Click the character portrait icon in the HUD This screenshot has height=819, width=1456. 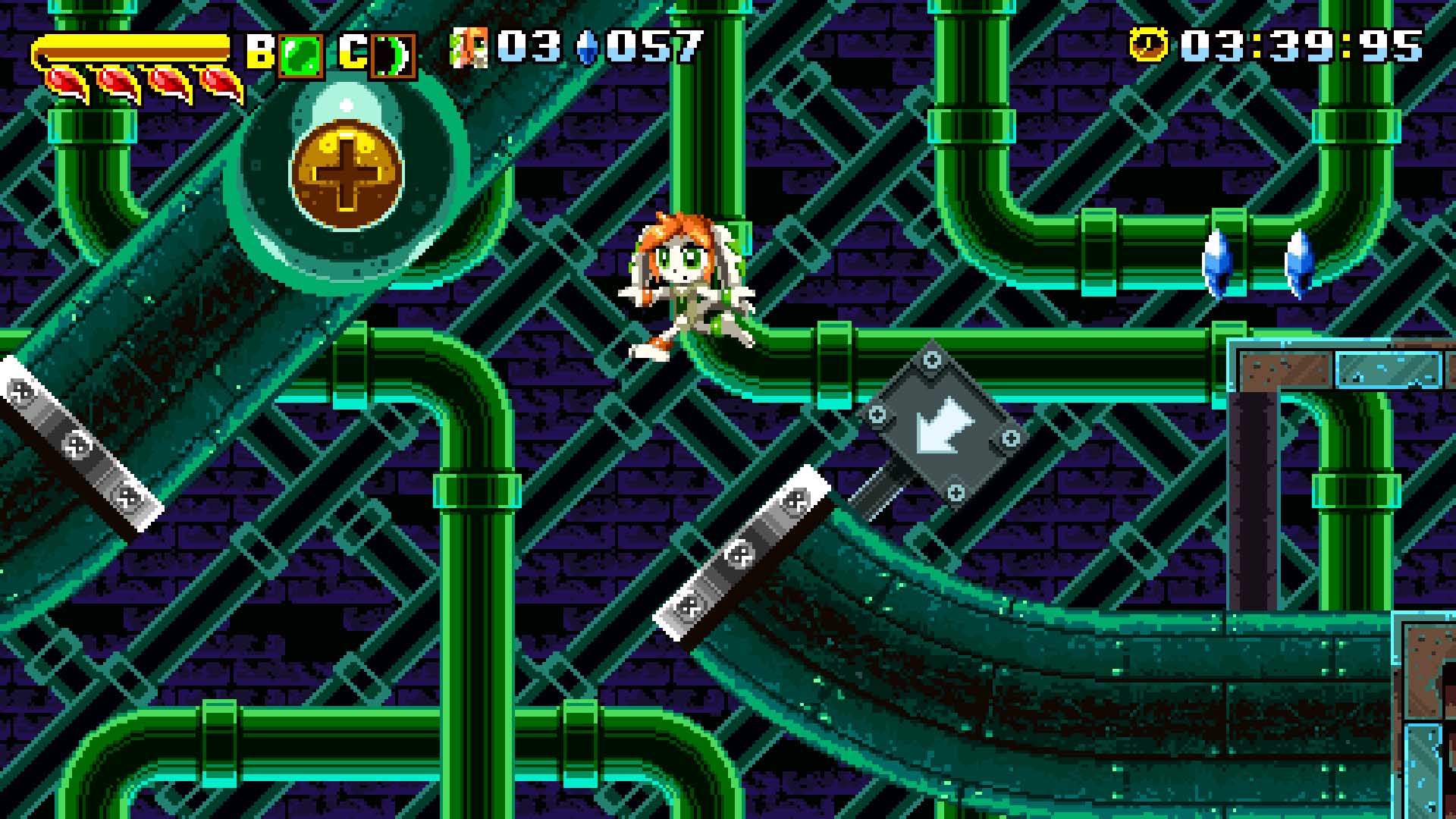tap(470, 47)
